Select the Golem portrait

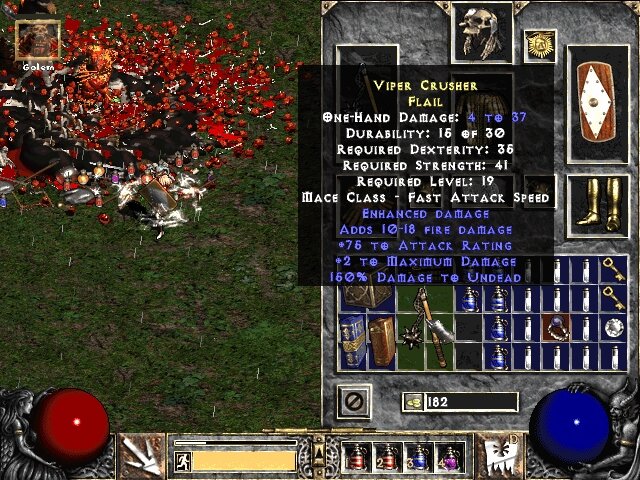tap(39, 39)
